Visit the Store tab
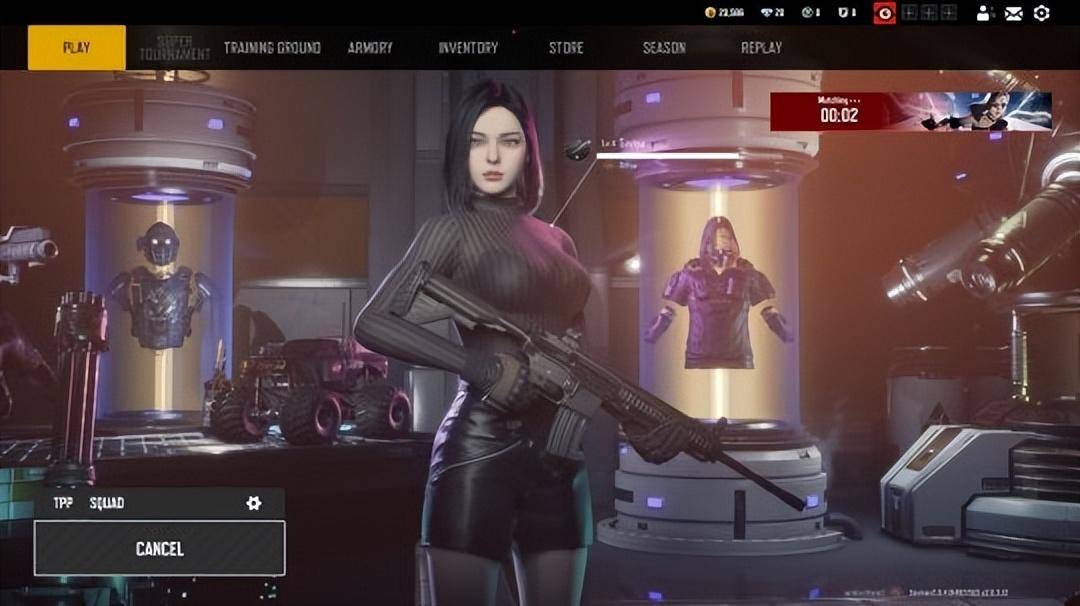Image resolution: width=1080 pixels, height=606 pixels. (566, 47)
